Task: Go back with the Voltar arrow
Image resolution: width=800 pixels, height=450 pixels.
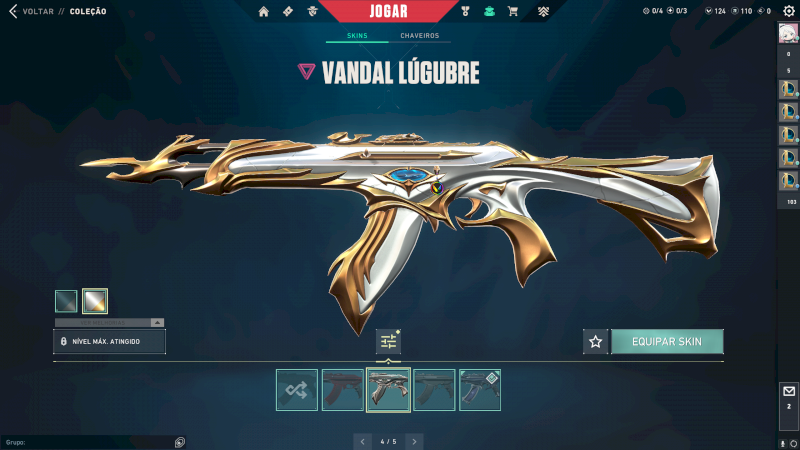Action: (x=12, y=12)
